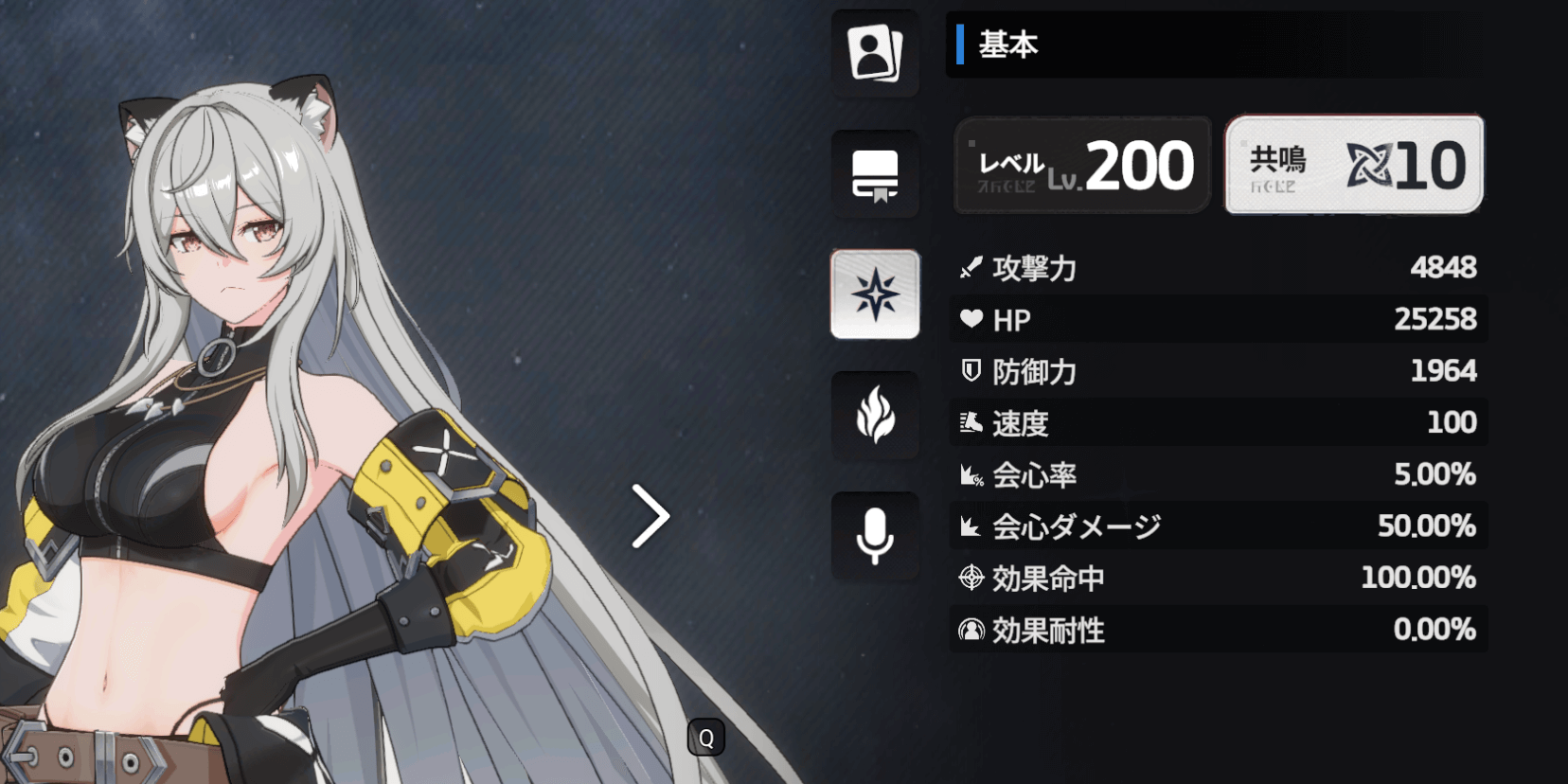The height and width of the screenshot is (784, 1568).
Task: Click the 効果耐性 0.00% row
Action: tap(1217, 630)
